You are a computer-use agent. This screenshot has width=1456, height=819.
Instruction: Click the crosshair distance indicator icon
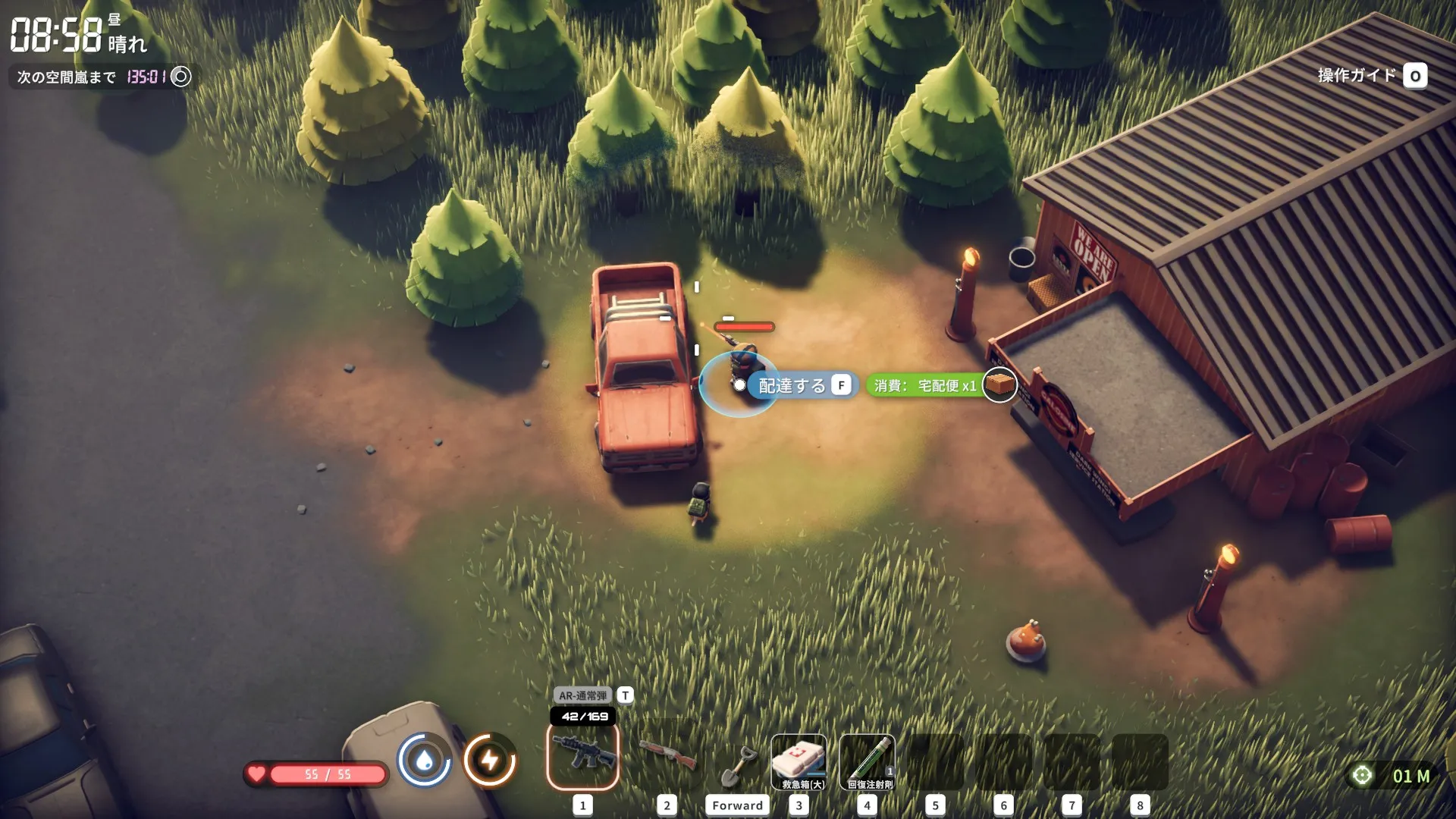coord(1362,776)
